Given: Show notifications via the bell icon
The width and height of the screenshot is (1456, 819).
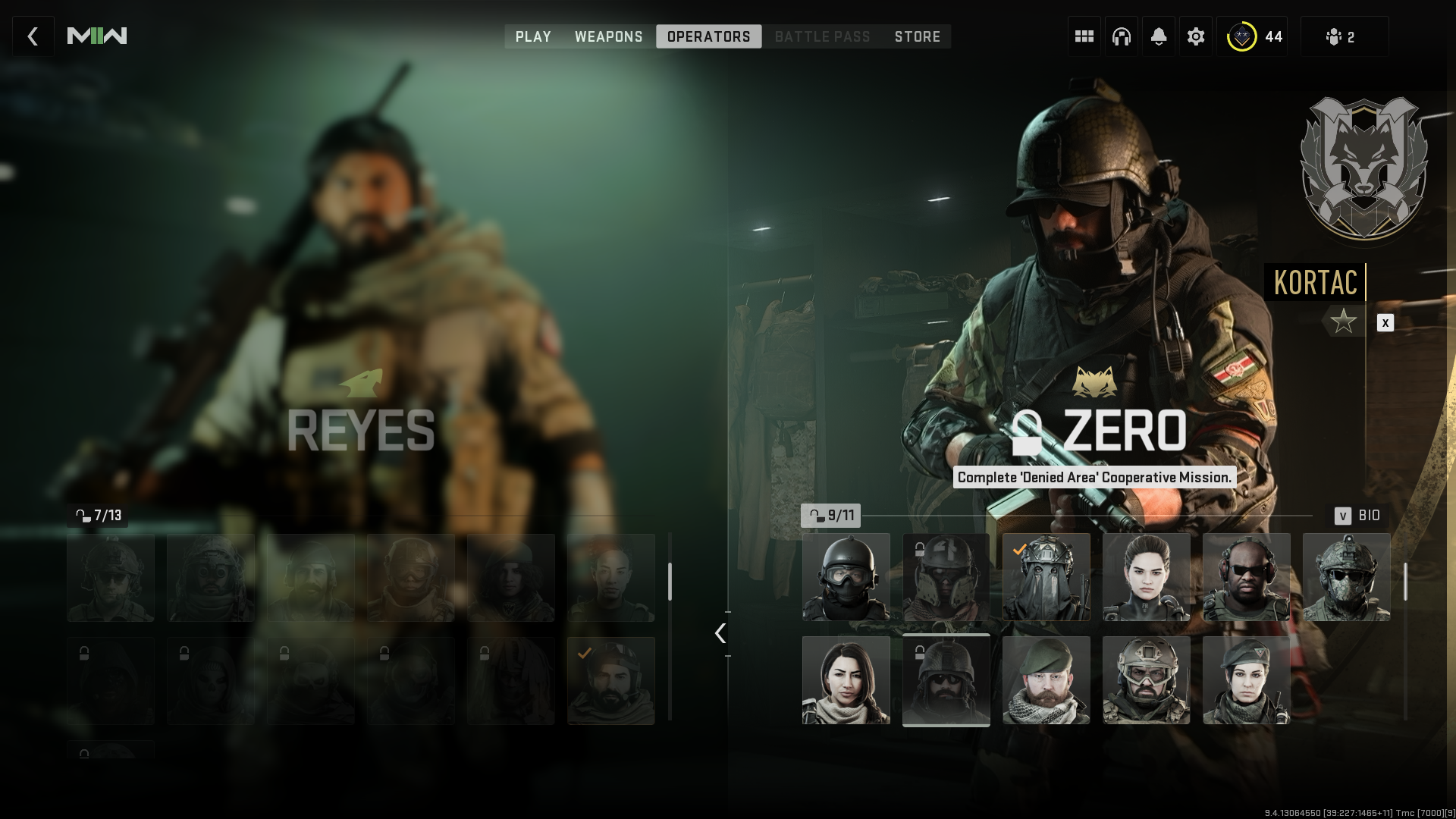Looking at the screenshot, I should pyautogui.click(x=1158, y=36).
